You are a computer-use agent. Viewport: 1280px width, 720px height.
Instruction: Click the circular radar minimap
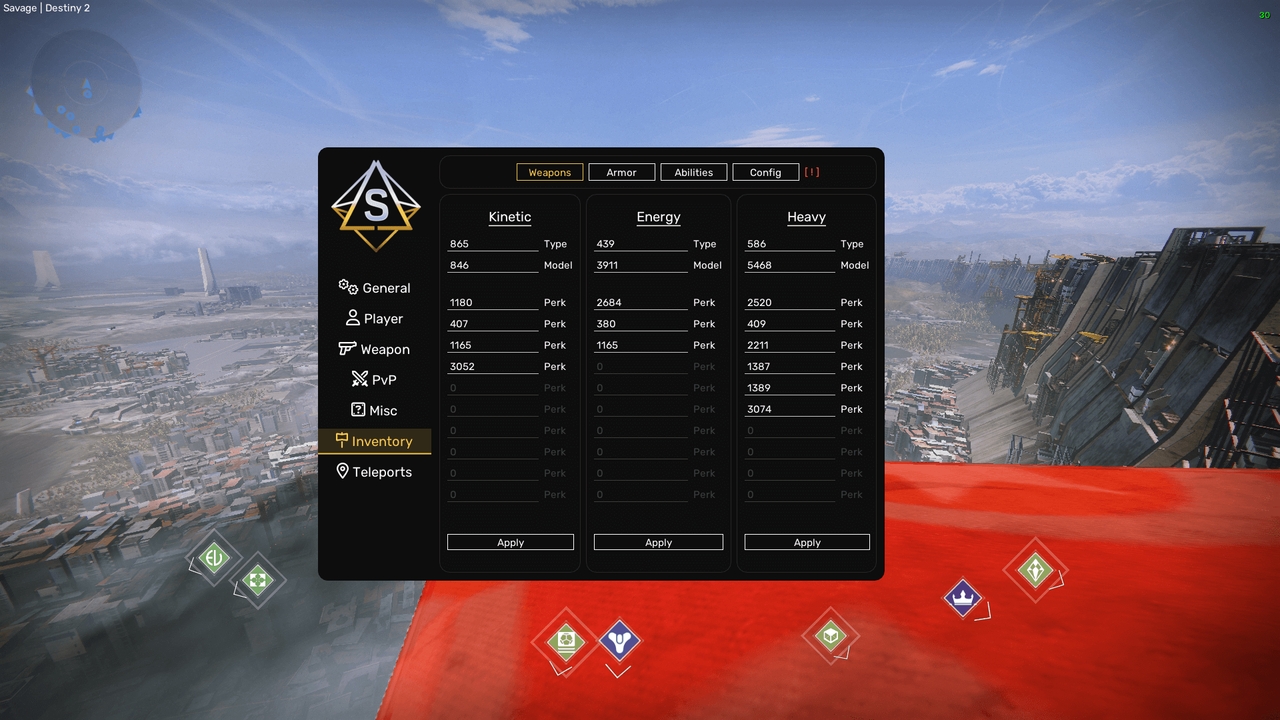(85, 83)
